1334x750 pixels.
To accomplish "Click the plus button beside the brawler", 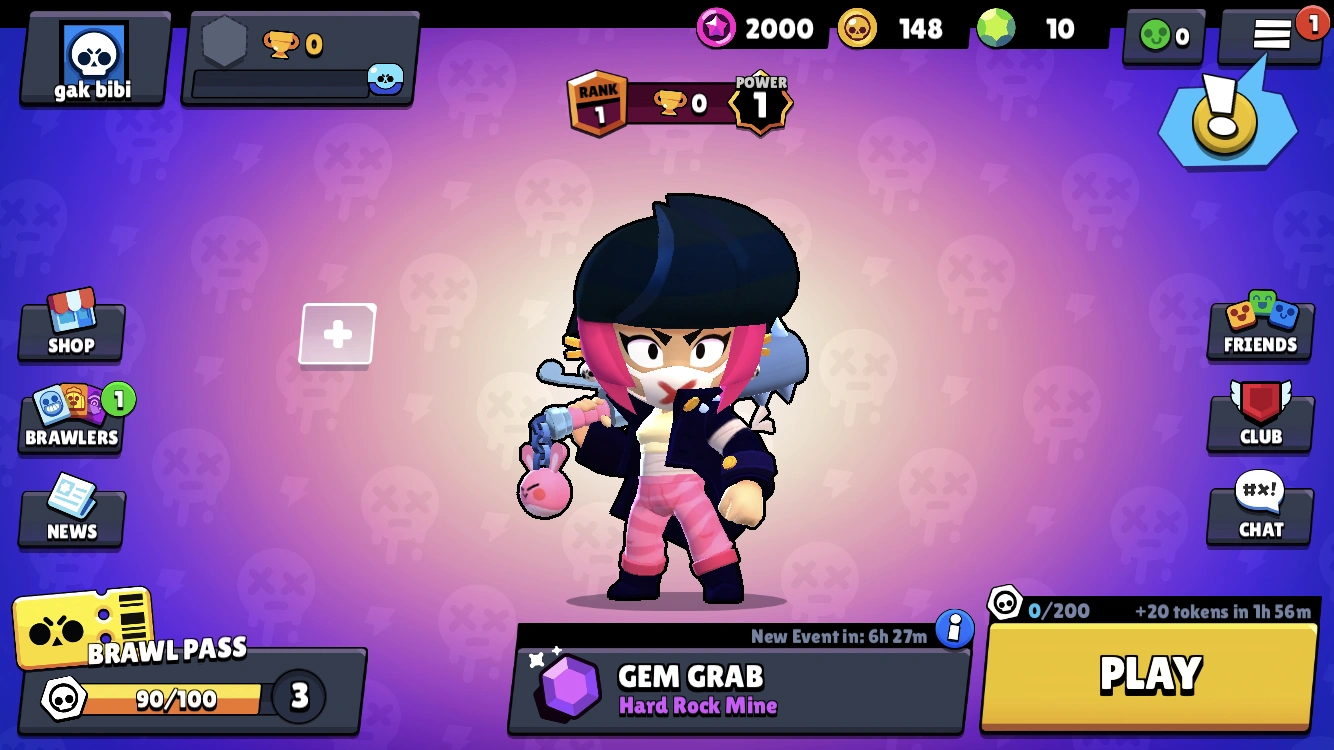I will [x=336, y=337].
